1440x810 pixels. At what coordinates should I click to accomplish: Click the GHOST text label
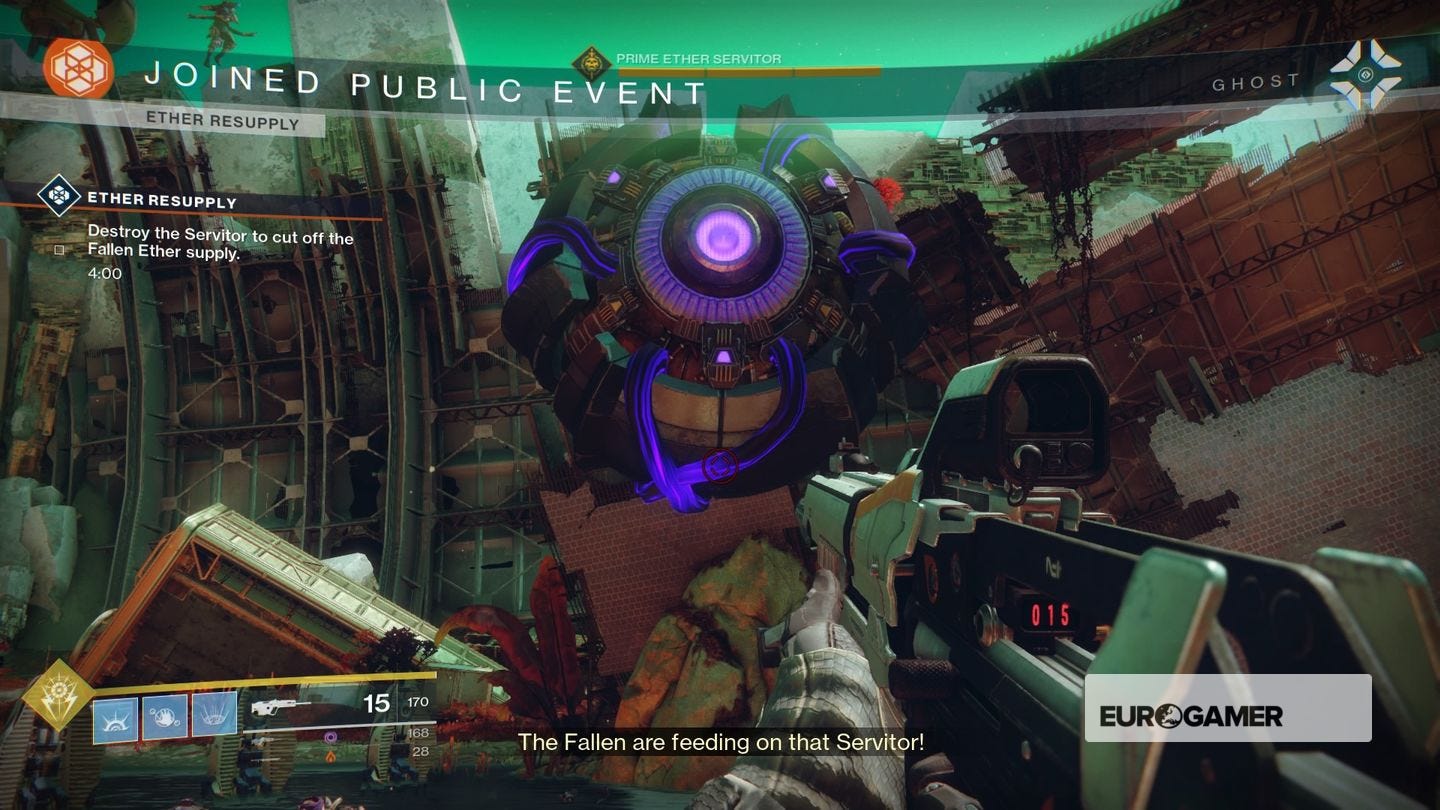pos(1256,82)
